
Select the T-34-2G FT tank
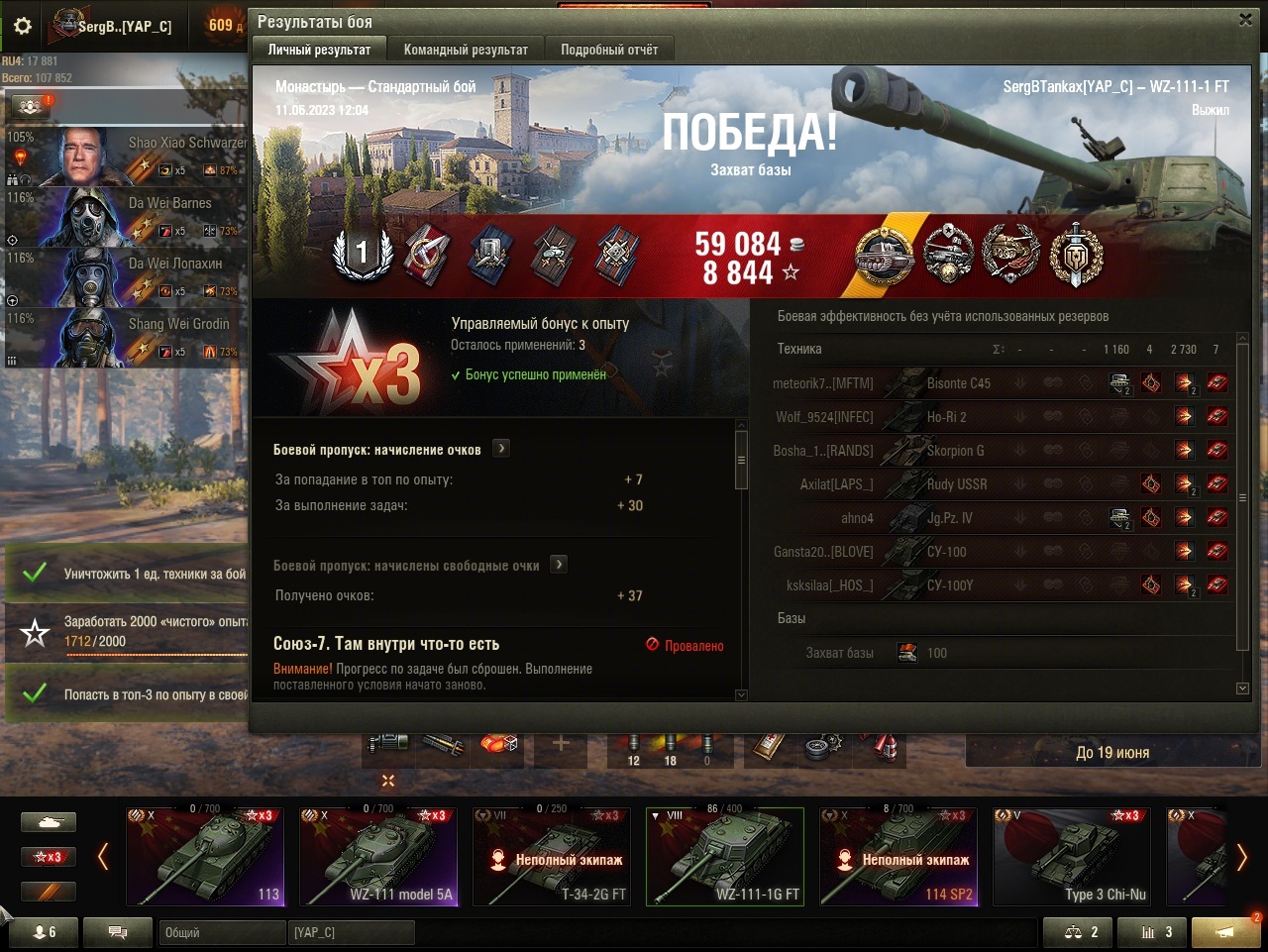(x=552, y=856)
